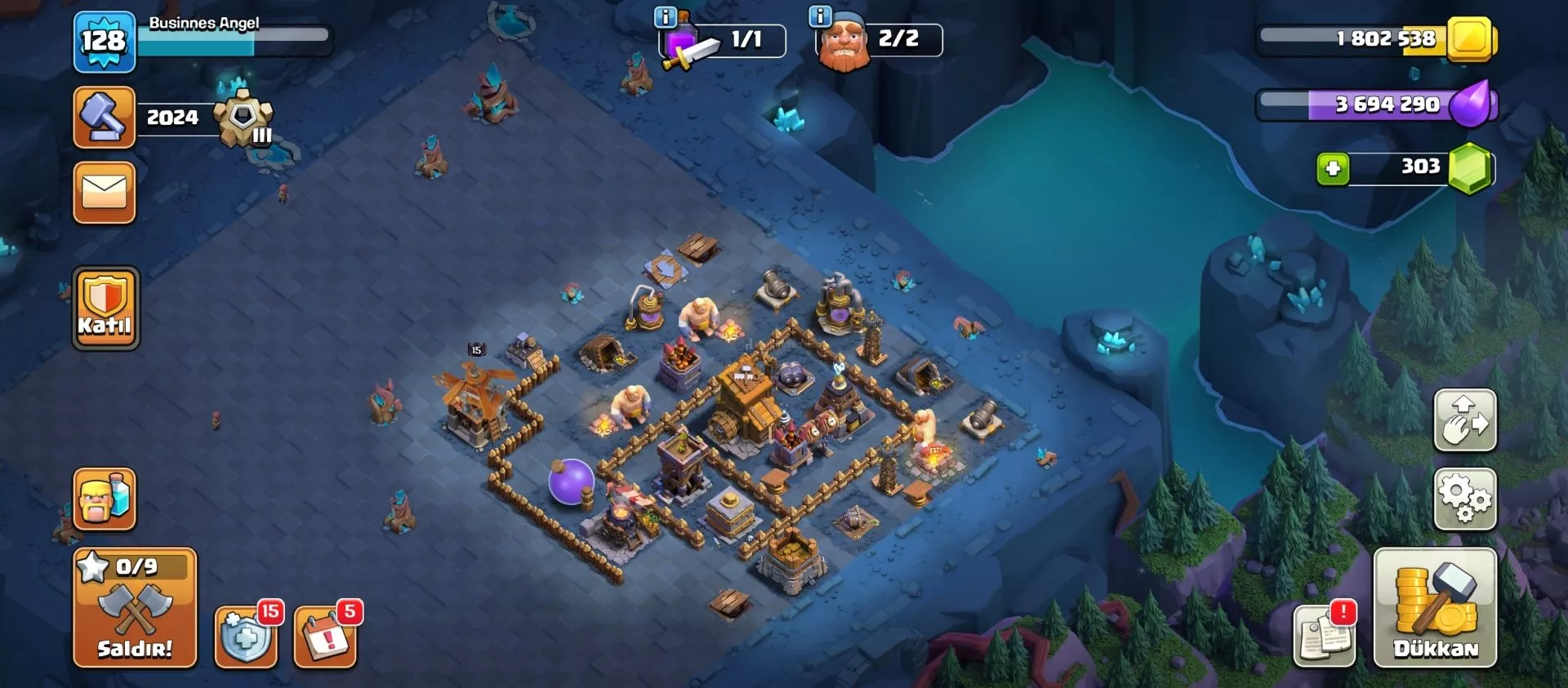Tap the Katıl clan shield button

click(x=105, y=308)
